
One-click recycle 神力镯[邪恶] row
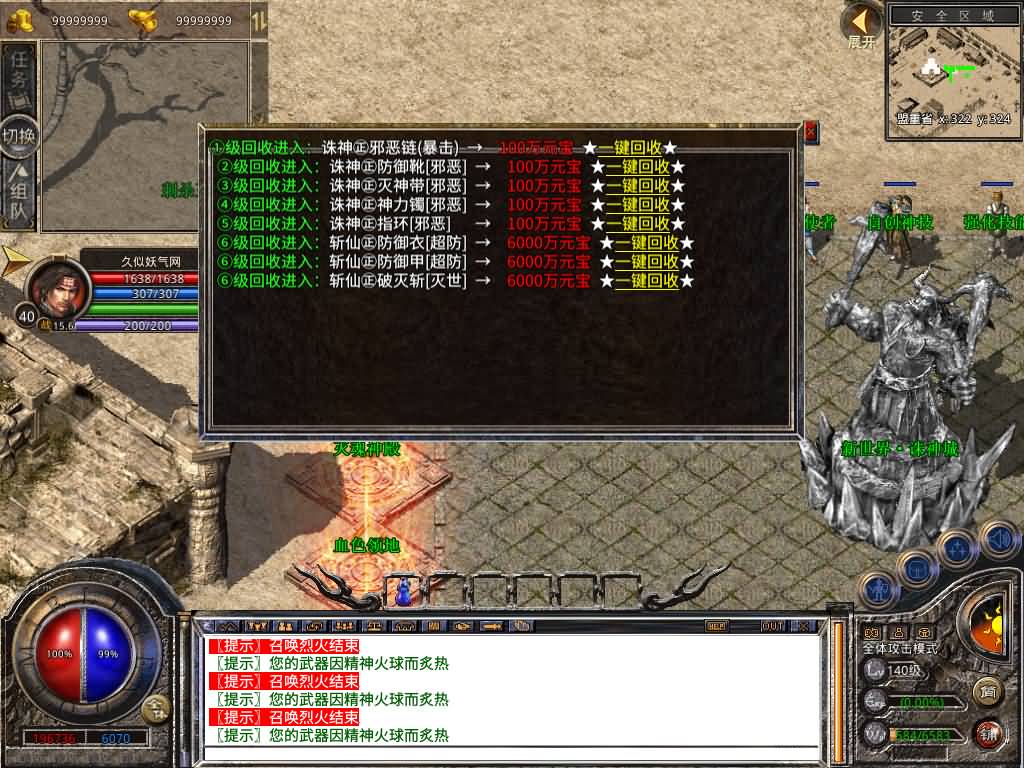[x=637, y=204]
